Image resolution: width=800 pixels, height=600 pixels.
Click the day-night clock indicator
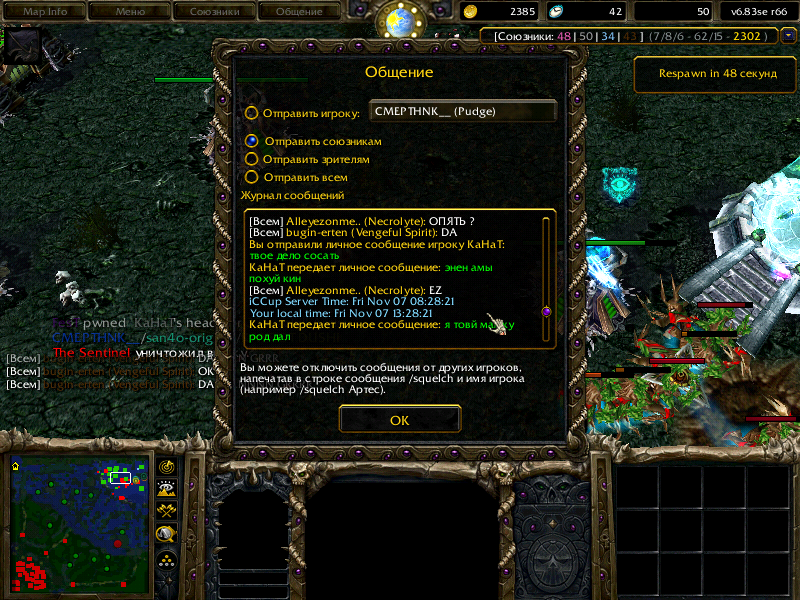coord(400,22)
